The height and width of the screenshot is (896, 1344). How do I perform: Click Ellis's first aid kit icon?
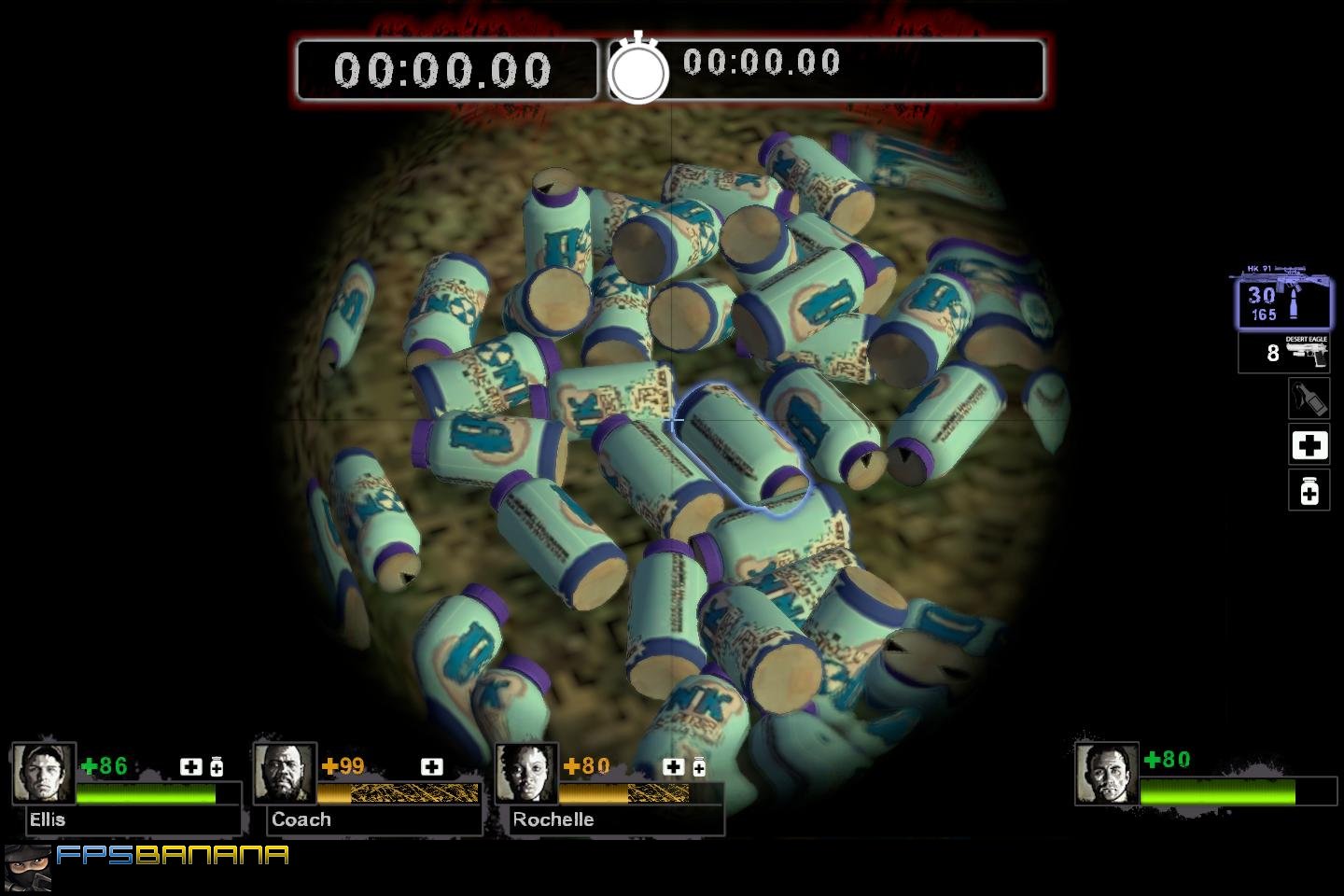[191, 766]
